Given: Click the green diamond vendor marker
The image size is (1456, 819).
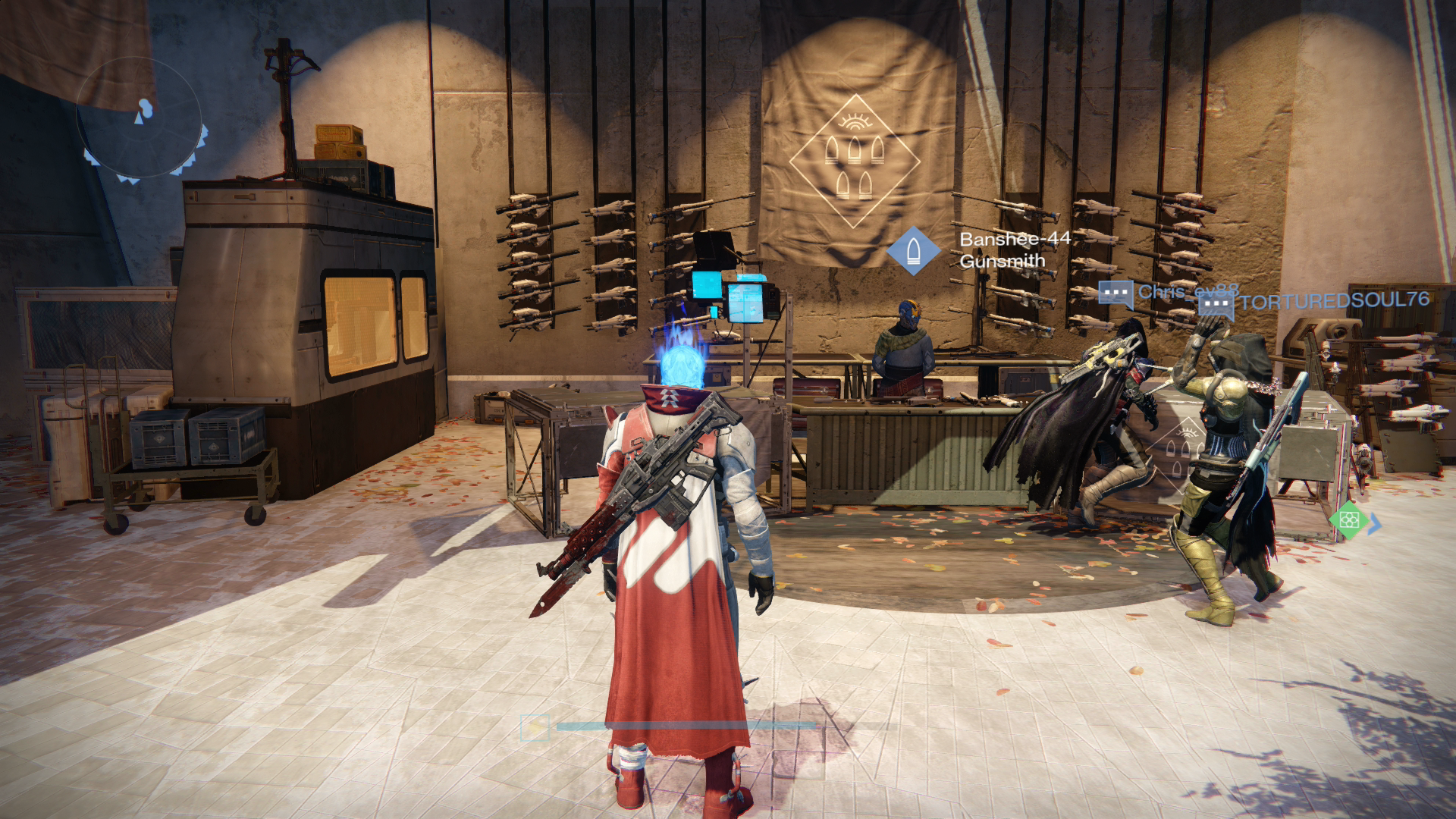Looking at the screenshot, I should click(1349, 520).
